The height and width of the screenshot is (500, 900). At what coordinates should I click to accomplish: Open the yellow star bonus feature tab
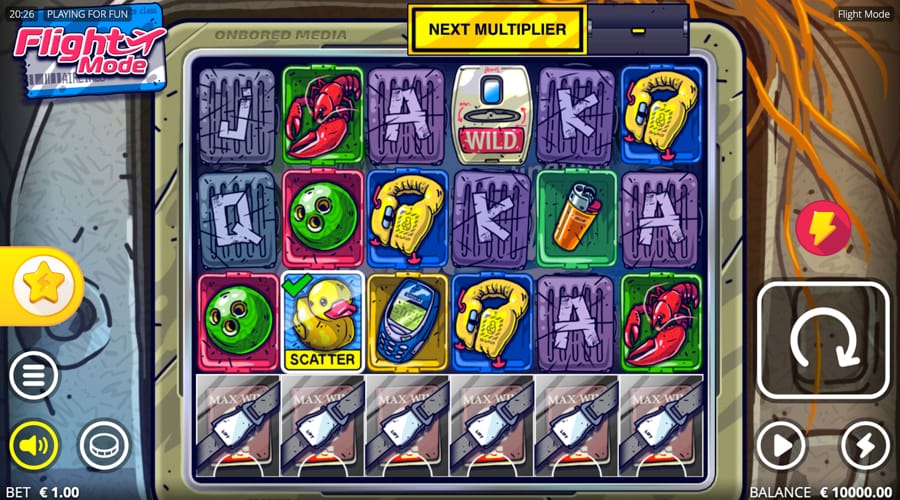(40, 287)
